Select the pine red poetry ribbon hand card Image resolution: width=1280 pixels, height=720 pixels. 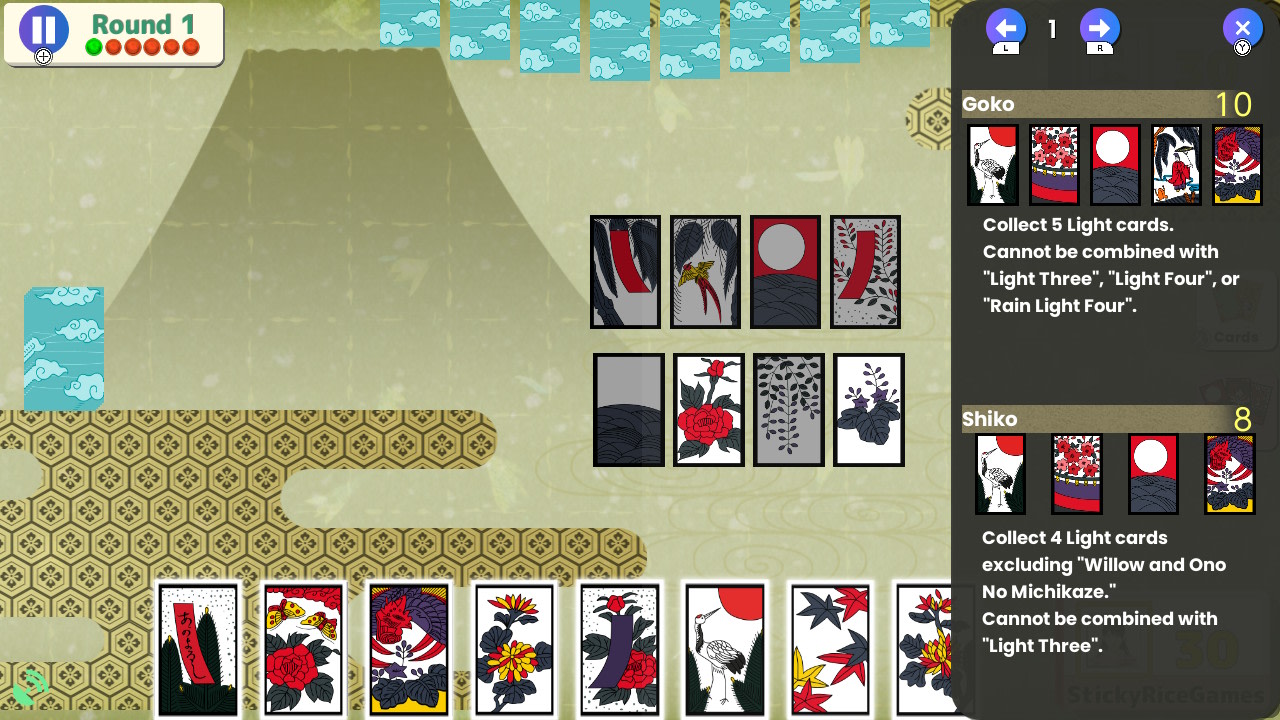tap(198, 649)
